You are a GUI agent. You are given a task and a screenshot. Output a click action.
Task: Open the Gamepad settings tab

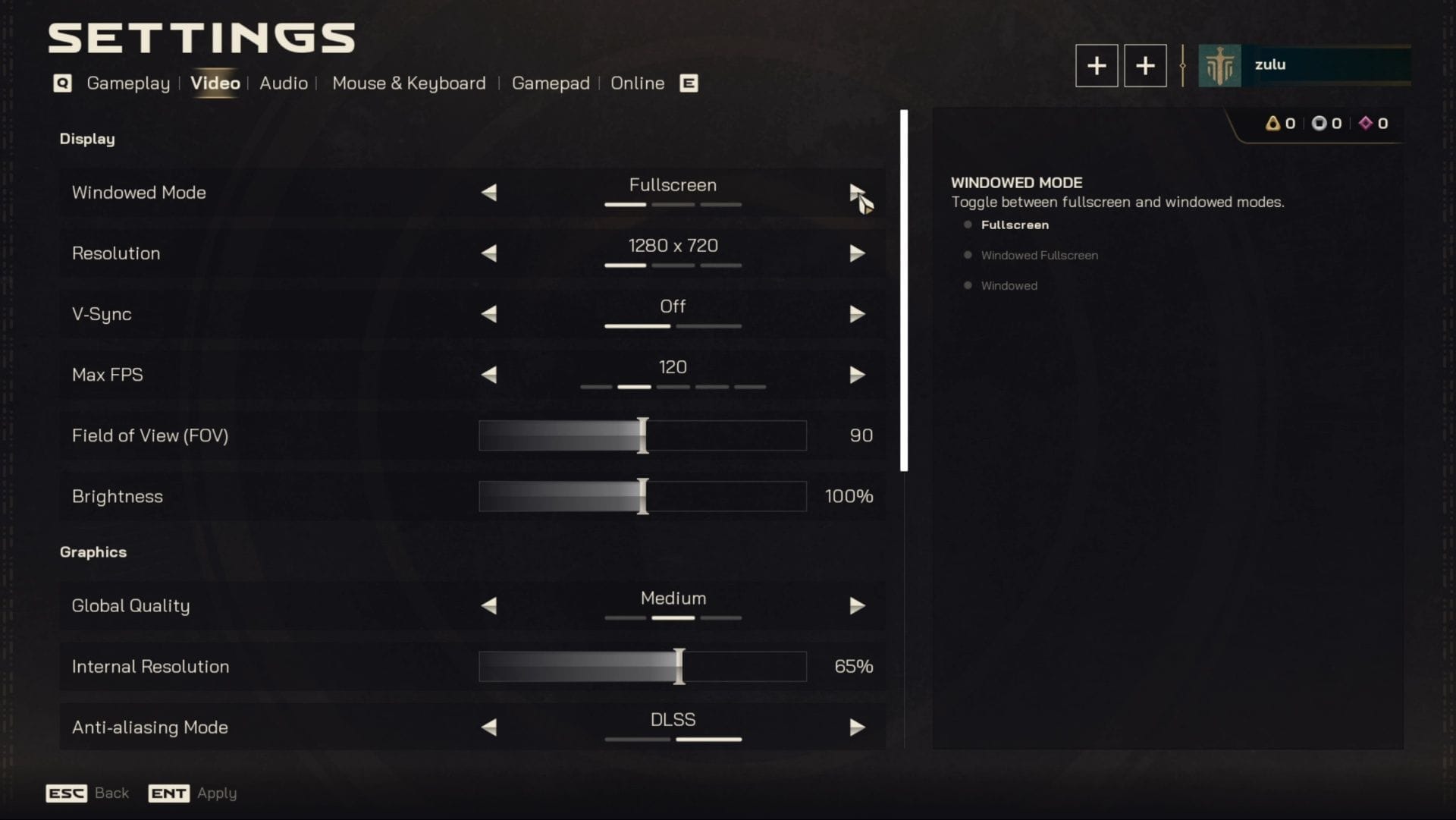(x=551, y=83)
